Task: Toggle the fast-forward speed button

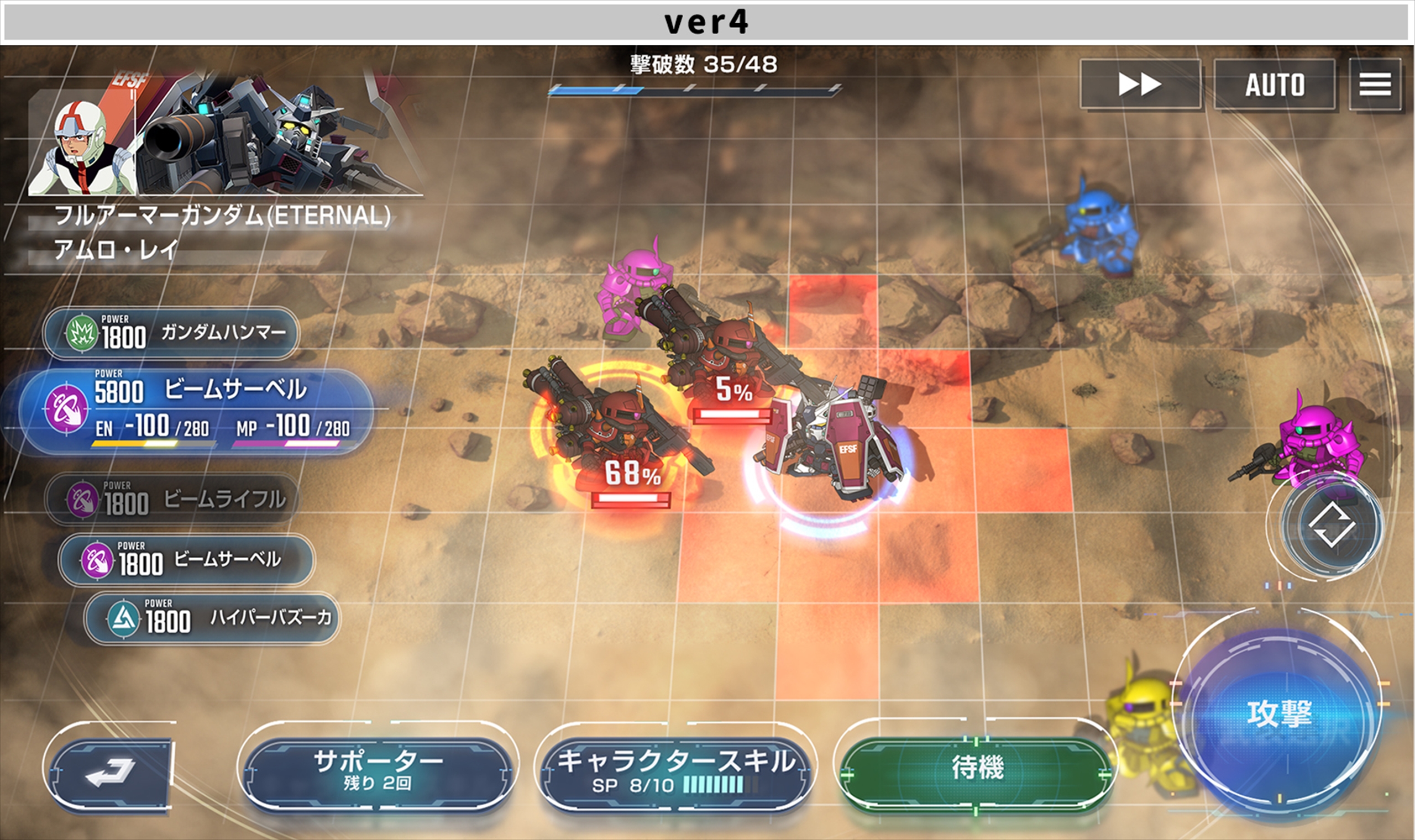Action: [1140, 85]
